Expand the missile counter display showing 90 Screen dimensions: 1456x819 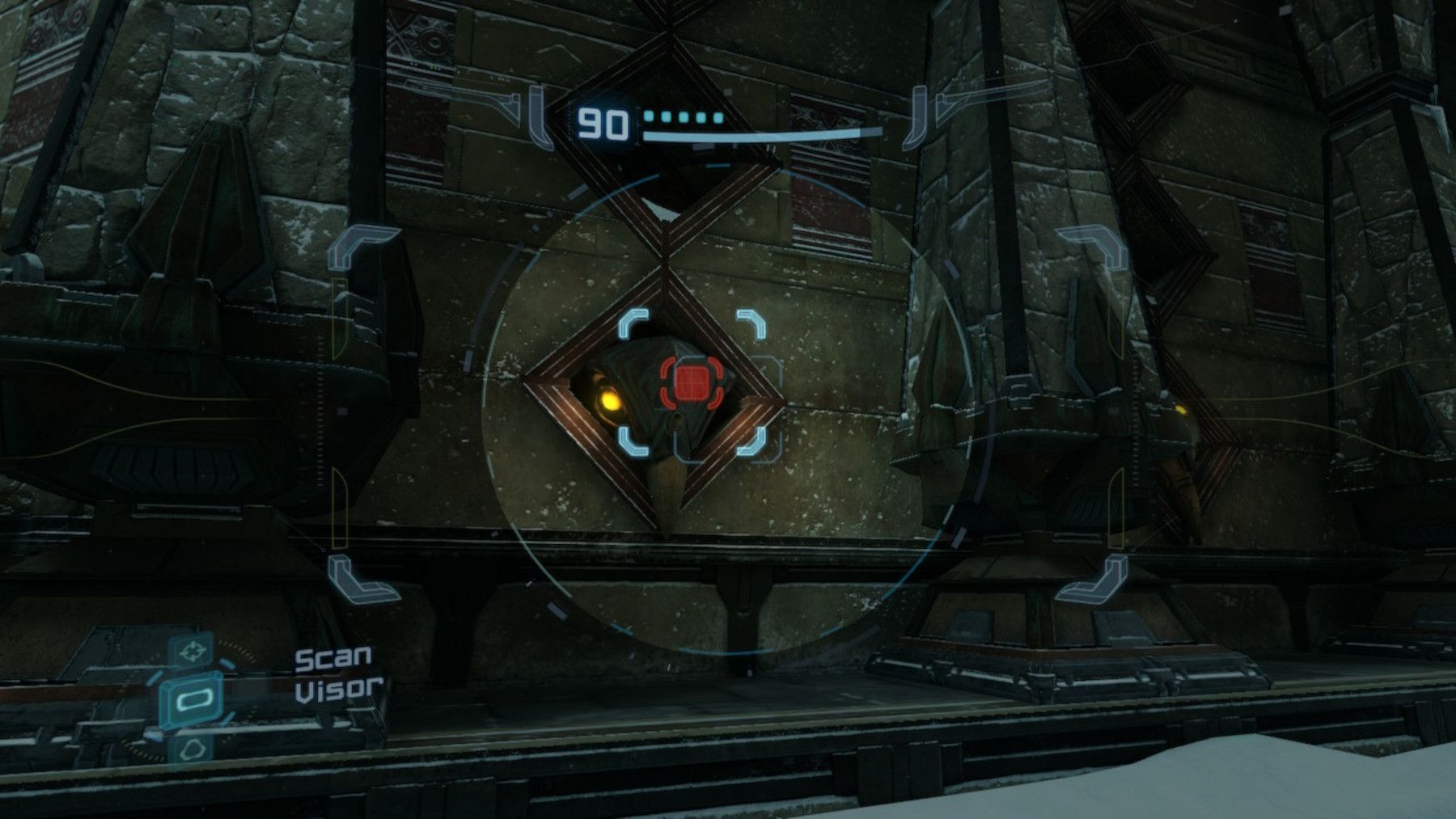(602, 122)
